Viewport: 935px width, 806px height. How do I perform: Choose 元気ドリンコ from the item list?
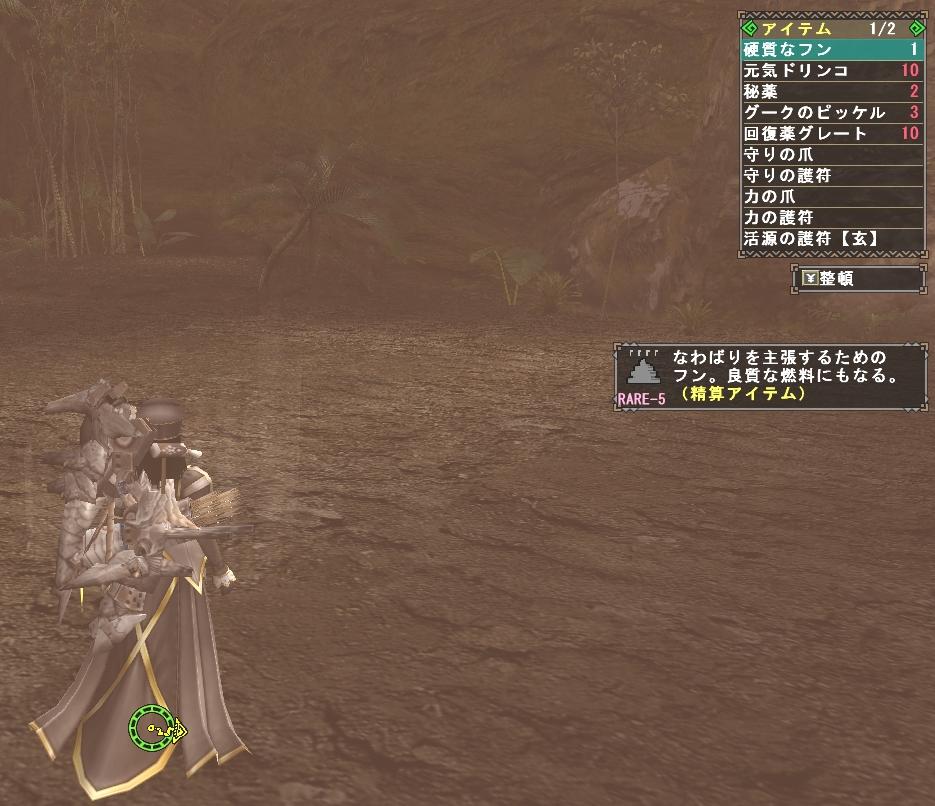point(831,71)
